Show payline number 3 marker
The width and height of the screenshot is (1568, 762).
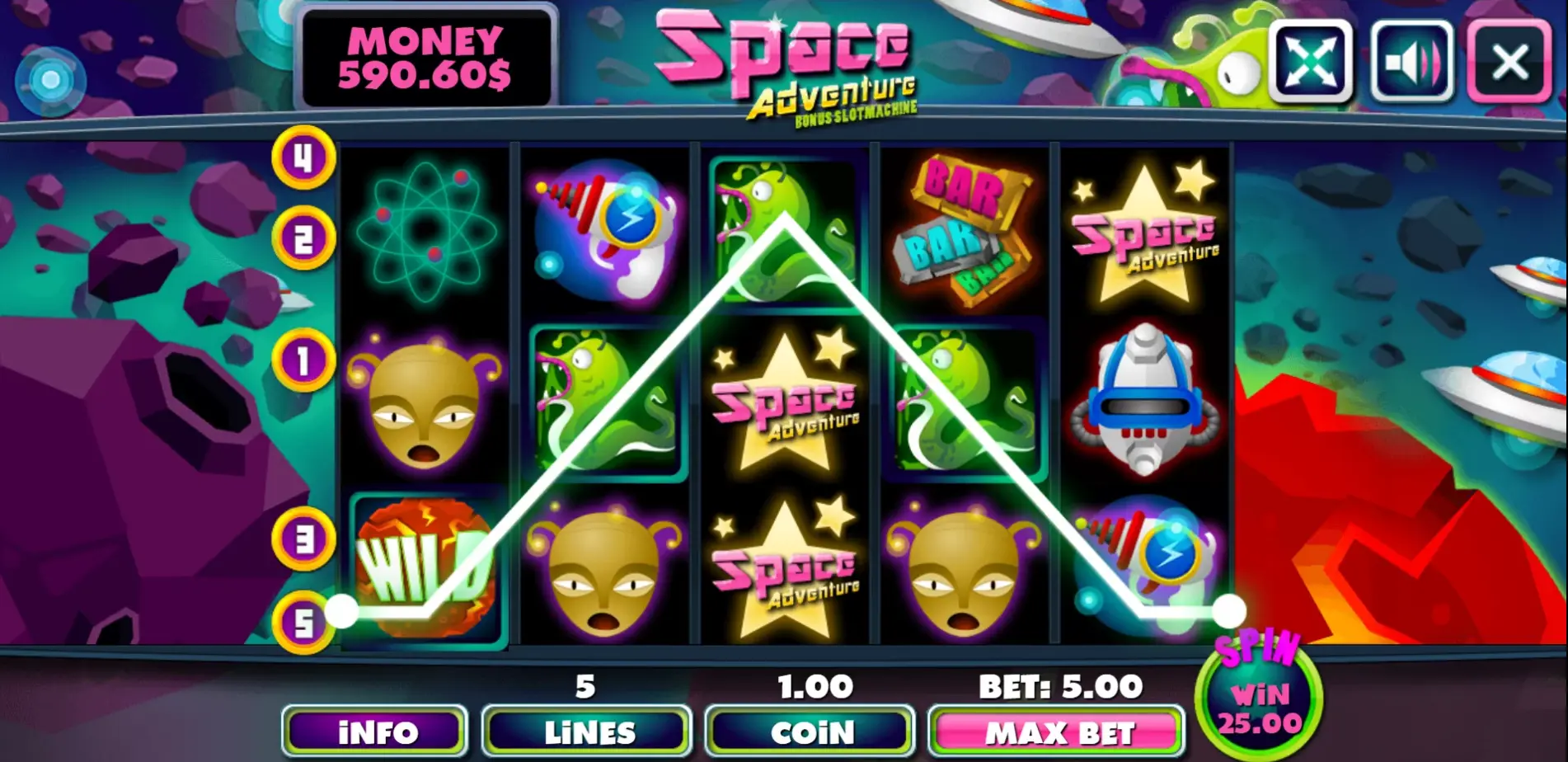[303, 539]
